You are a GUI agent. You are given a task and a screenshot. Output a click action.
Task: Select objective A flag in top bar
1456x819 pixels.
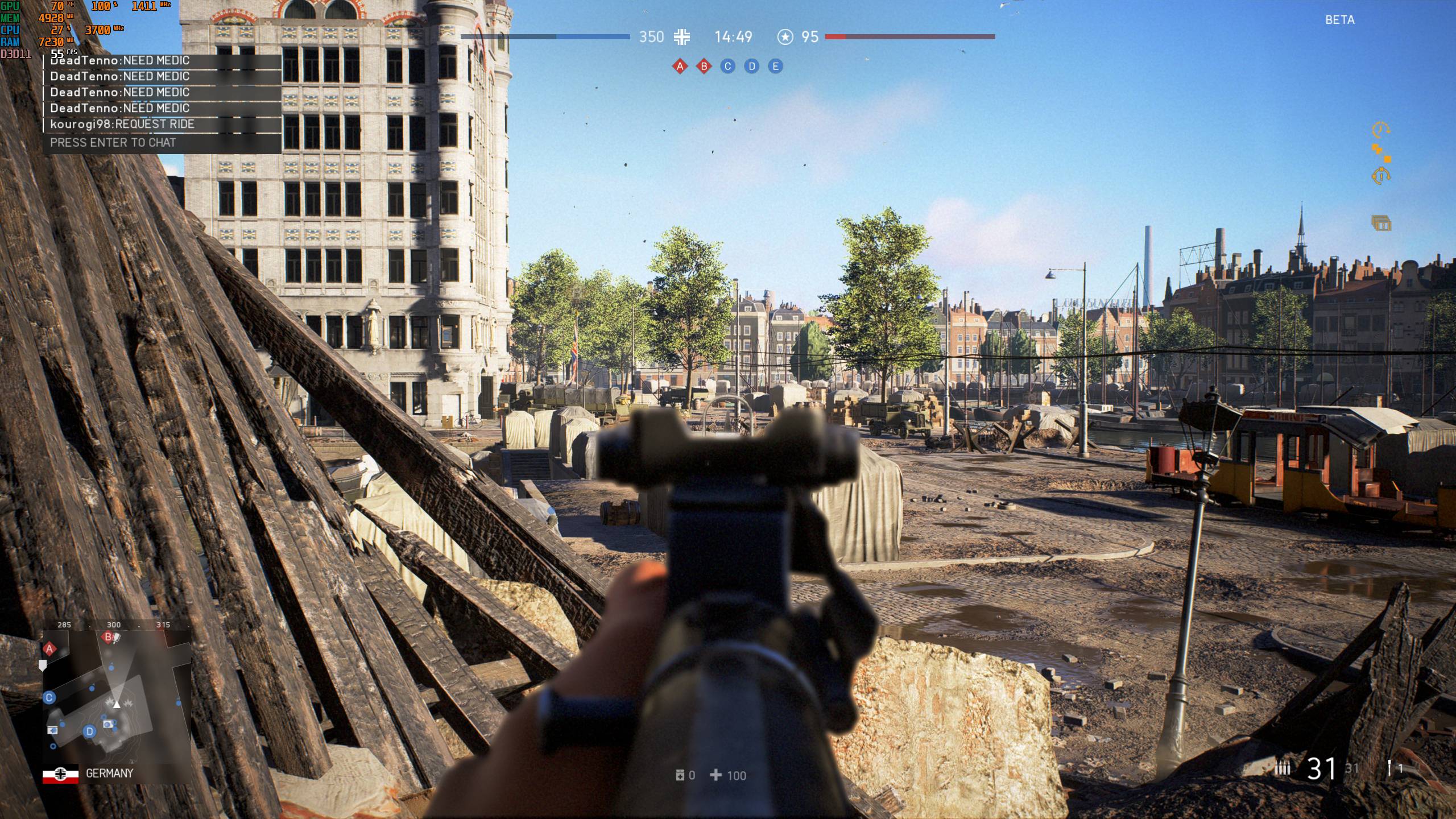click(x=680, y=67)
